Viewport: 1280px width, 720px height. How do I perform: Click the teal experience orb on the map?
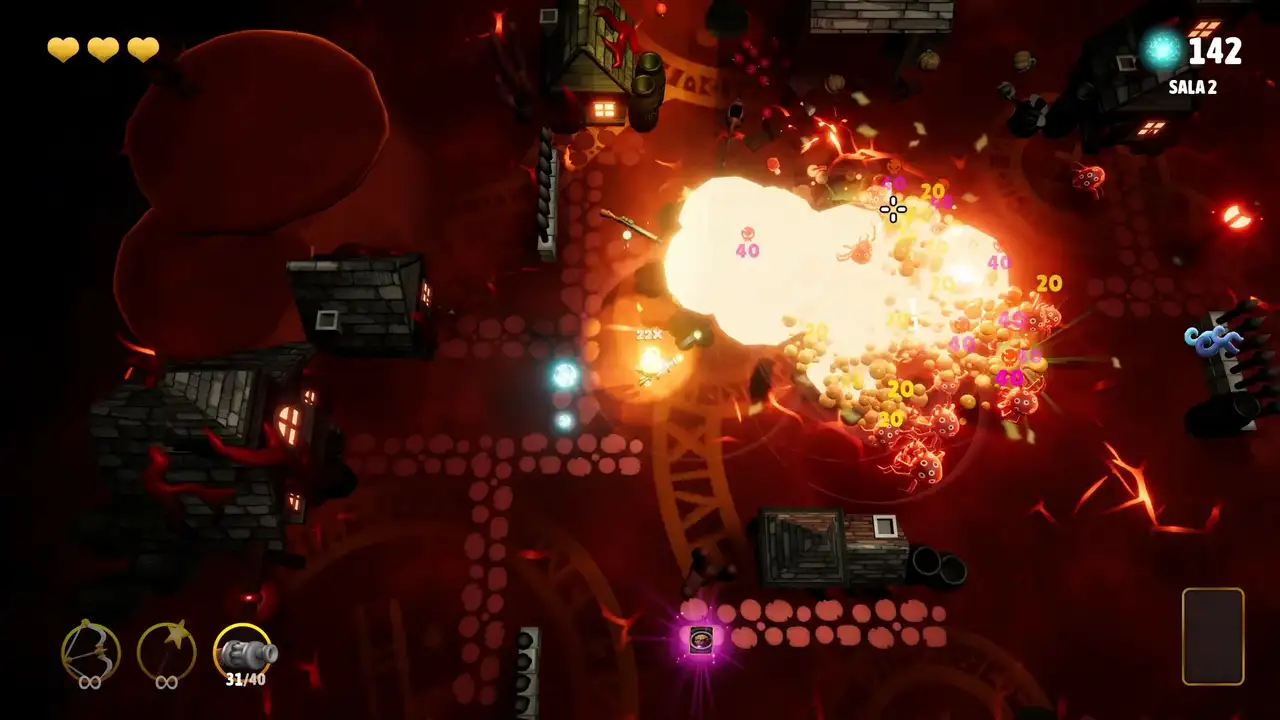(x=564, y=373)
